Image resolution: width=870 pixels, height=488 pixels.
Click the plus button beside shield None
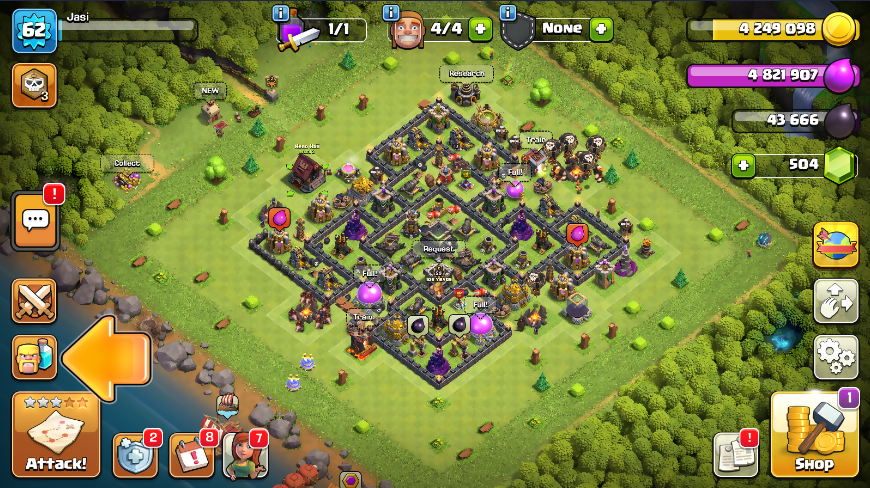tap(600, 29)
